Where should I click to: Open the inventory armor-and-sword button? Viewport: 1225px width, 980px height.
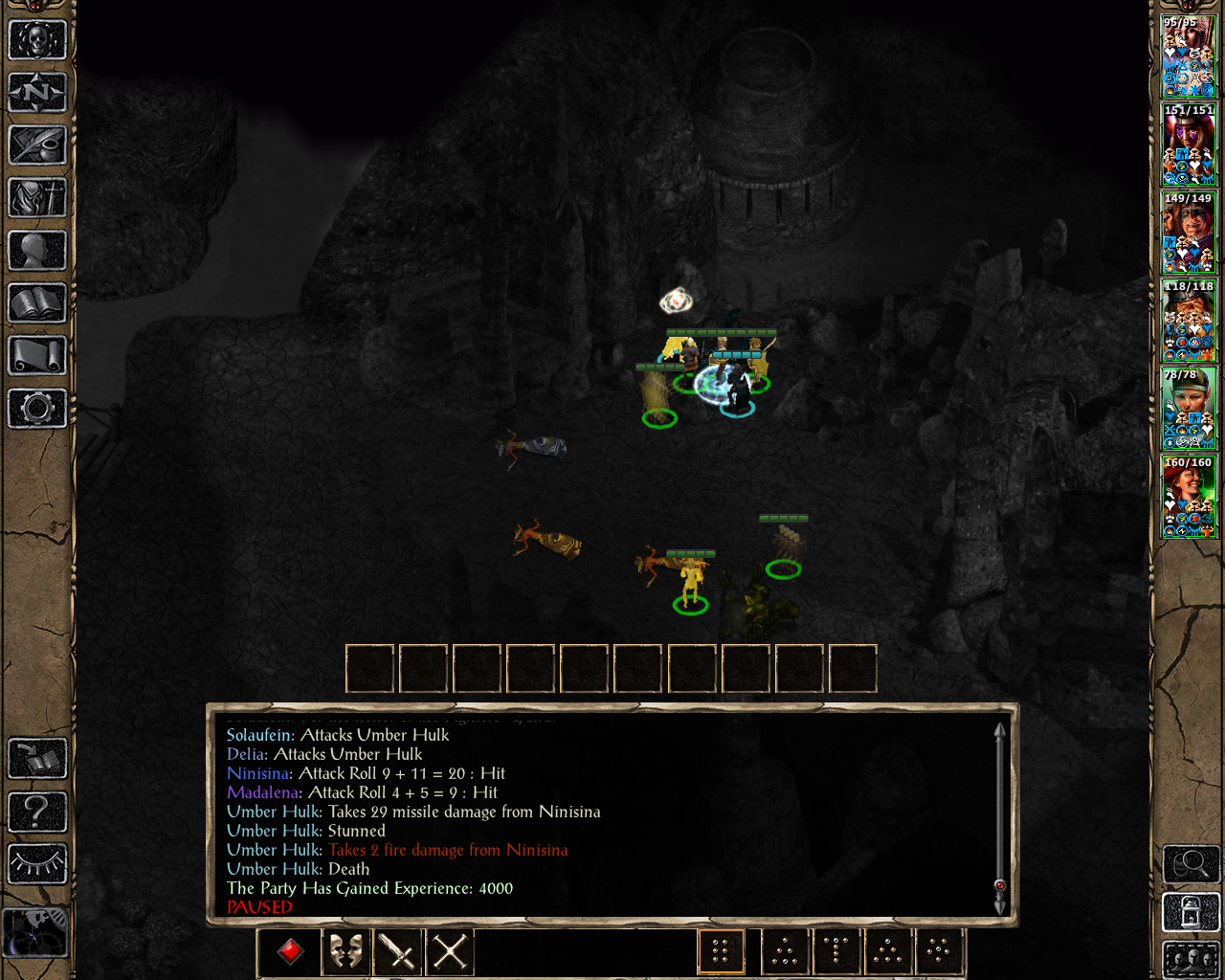pos(37,198)
